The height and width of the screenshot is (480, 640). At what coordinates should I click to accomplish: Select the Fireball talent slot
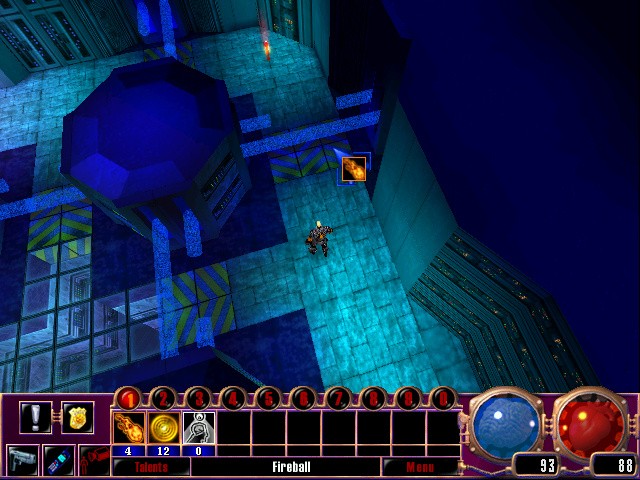[x=128, y=428]
